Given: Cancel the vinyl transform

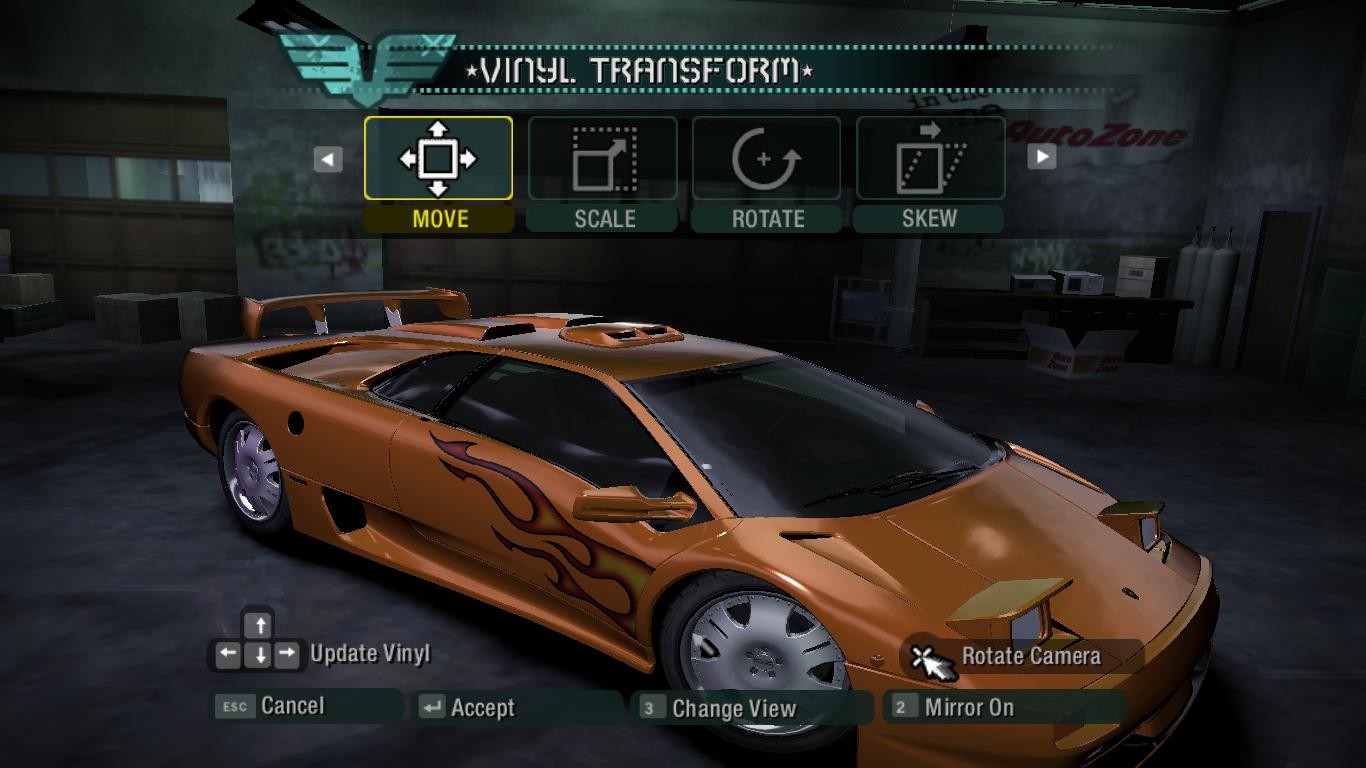Looking at the screenshot, I should click(x=291, y=706).
